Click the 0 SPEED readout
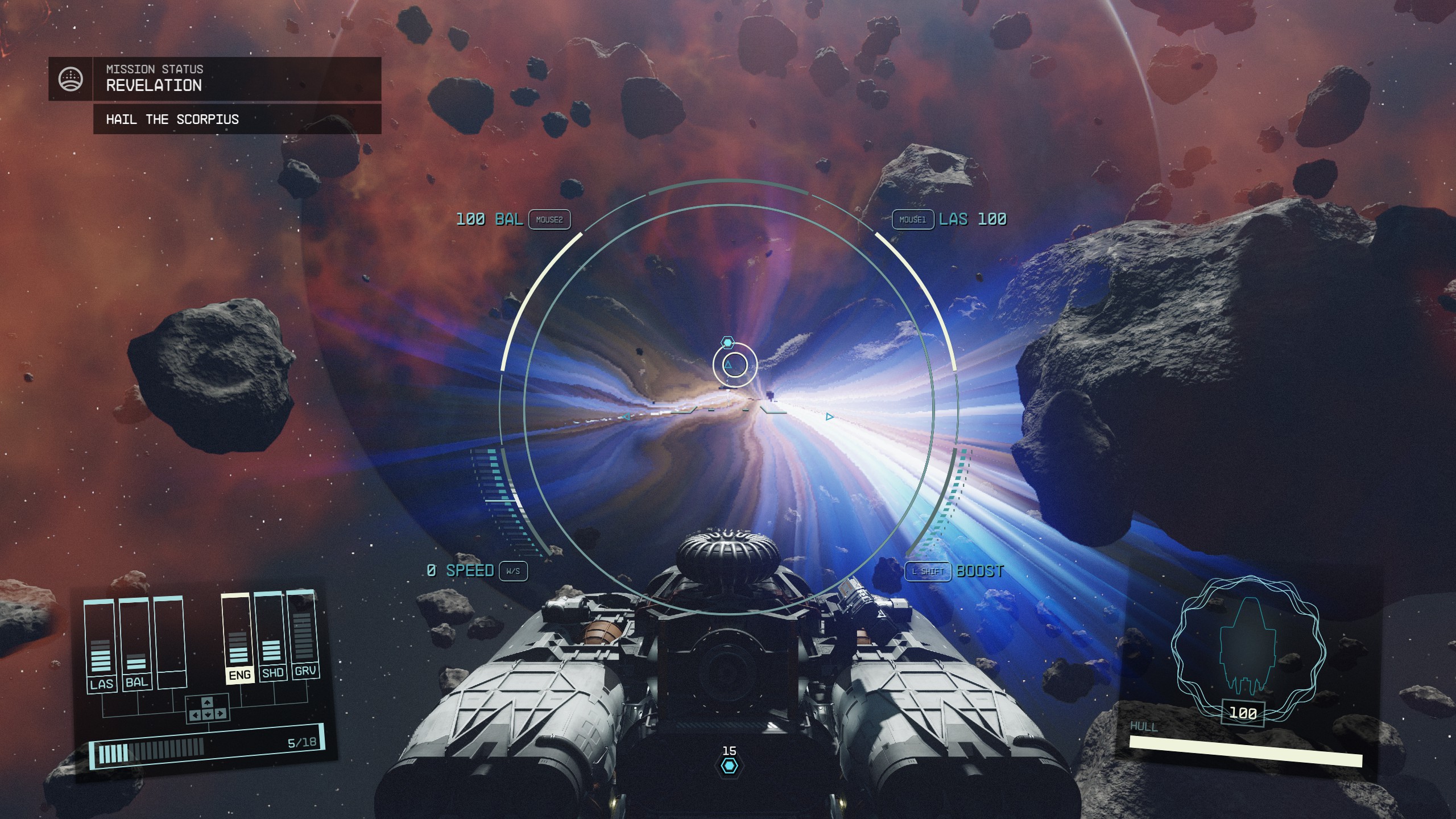1456x819 pixels. coord(462,572)
